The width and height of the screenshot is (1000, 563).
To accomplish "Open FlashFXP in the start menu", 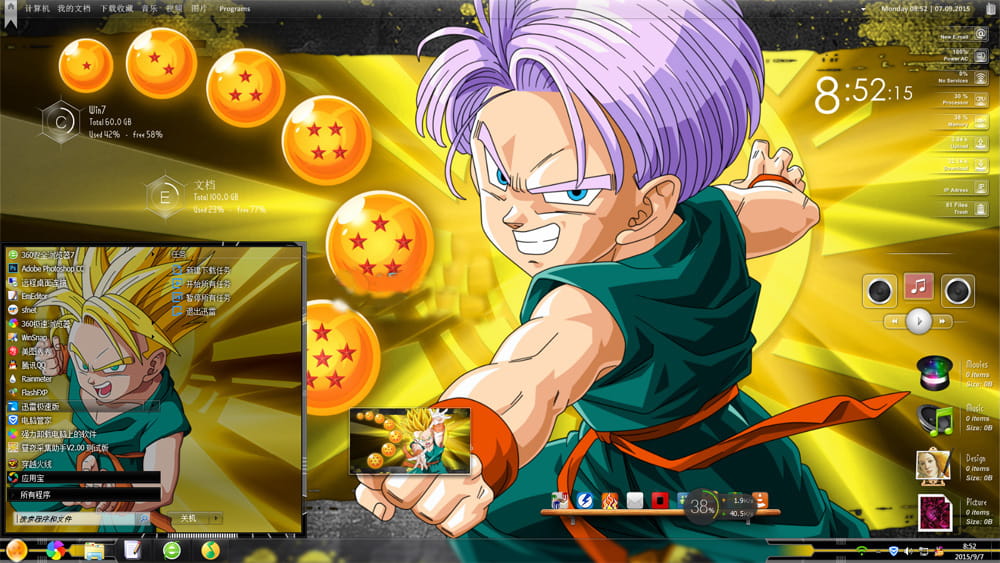I will [x=34, y=393].
